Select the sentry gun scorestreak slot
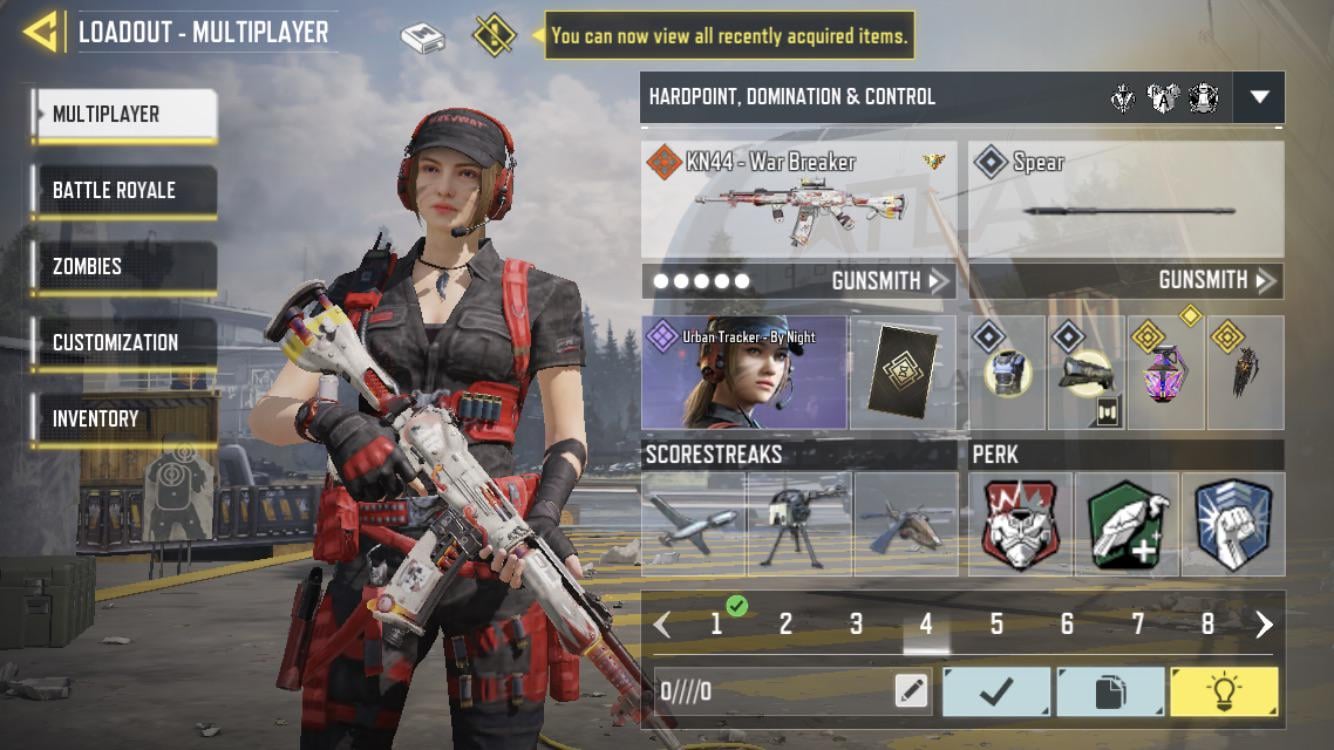Viewport: 1334px width, 750px height. pos(800,524)
